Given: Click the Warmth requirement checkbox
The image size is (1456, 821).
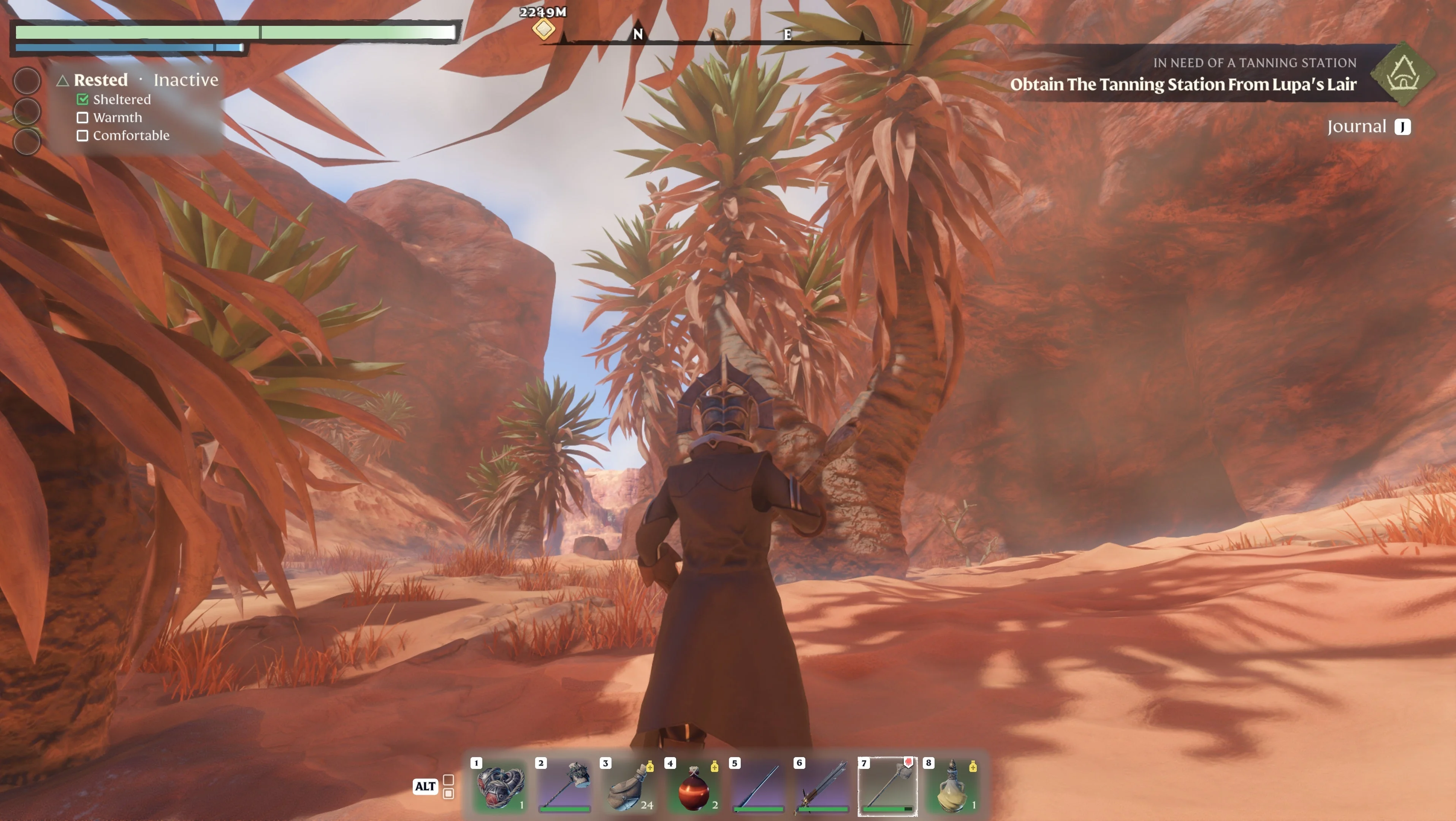Looking at the screenshot, I should pos(82,118).
